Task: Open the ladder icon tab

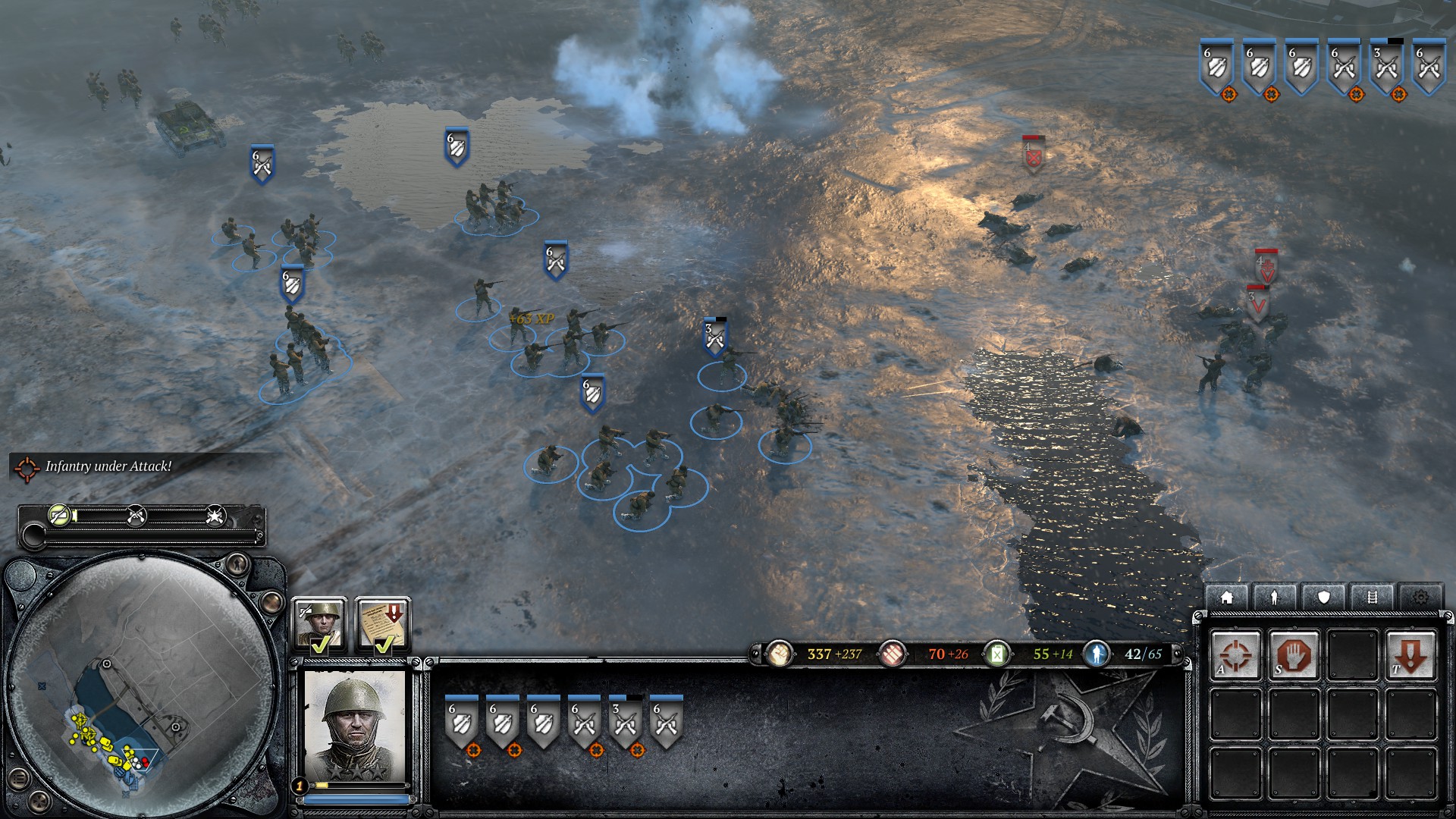Action: click(1372, 598)
